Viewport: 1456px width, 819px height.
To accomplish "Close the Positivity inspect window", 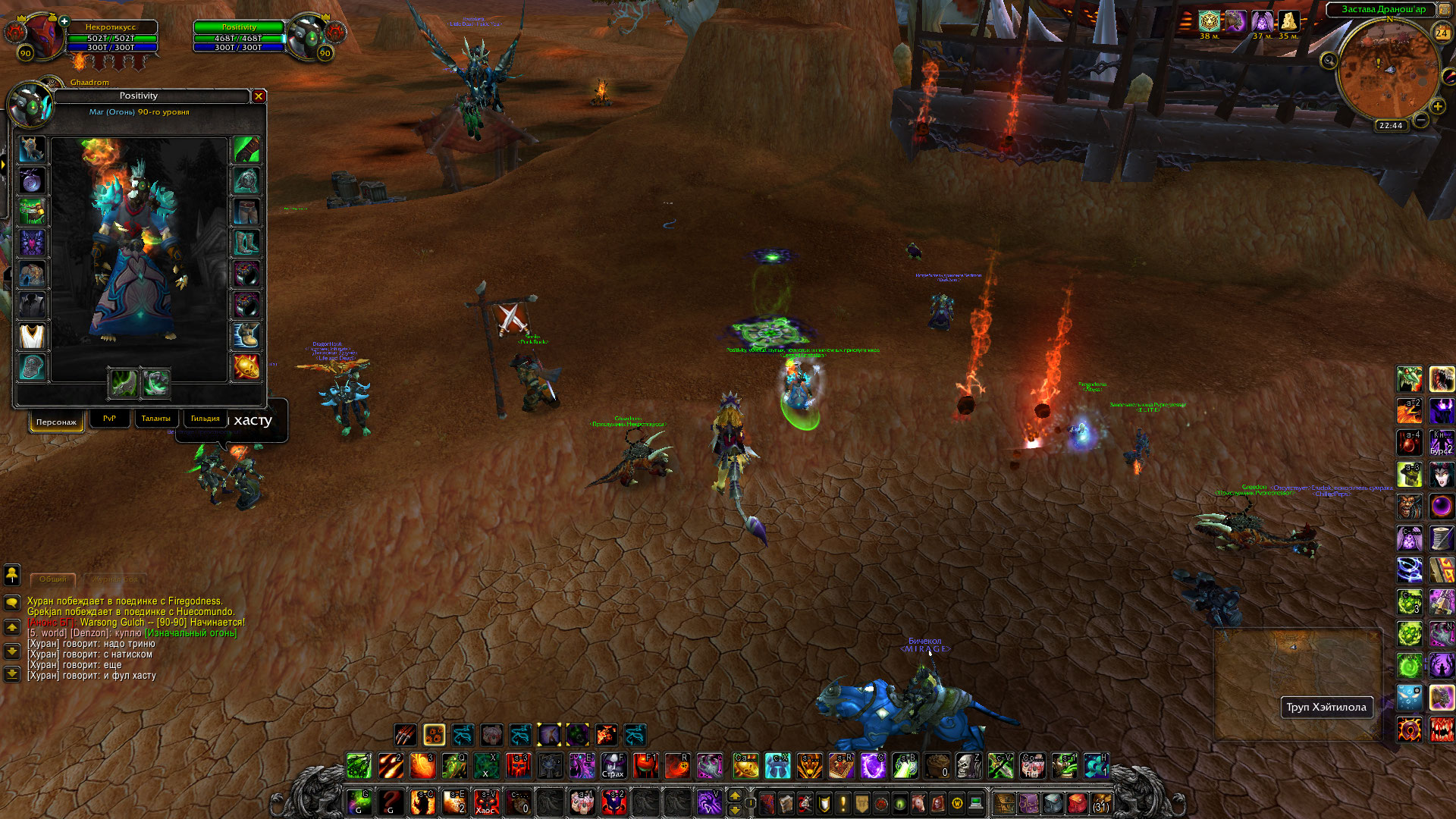I will tap(259, 96).
